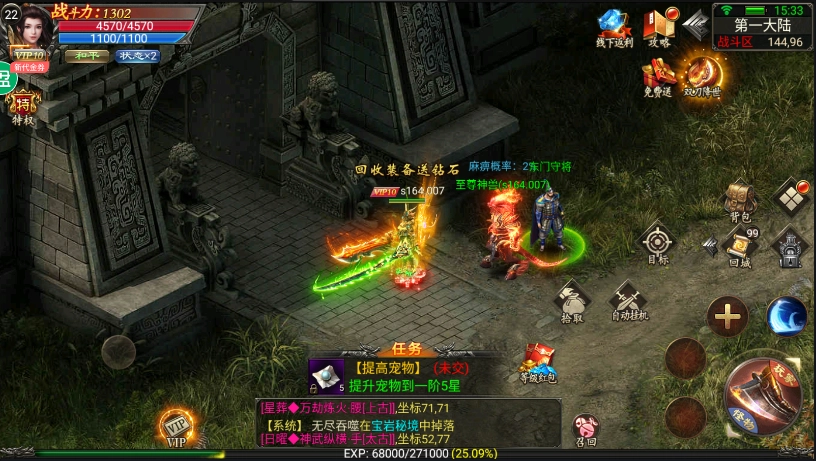Claim the 免费送 free gift box
The height and width of the screenshot is (461, 816).
[x=659, y=75]
